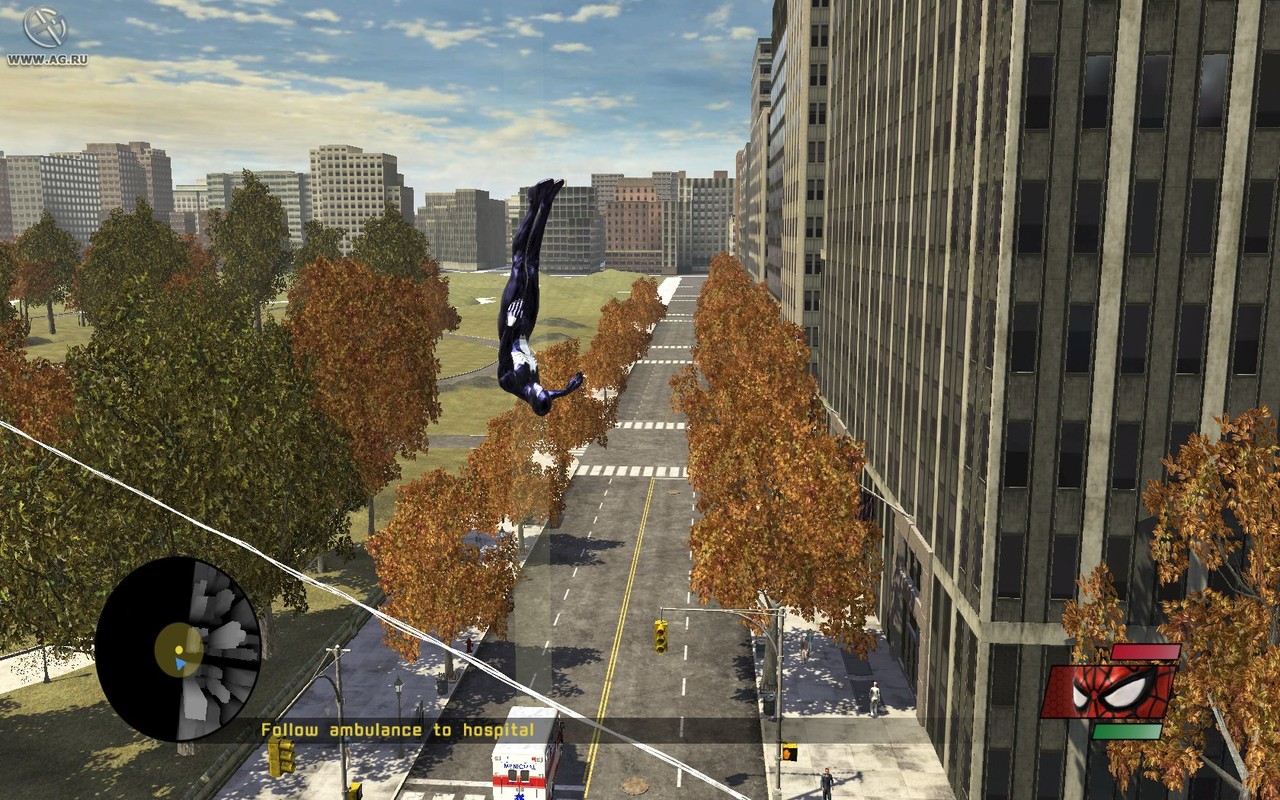This screenshot has height=800, width=1280.
Task: Click the circular minimap radar
Action: (x=178, y=649)
